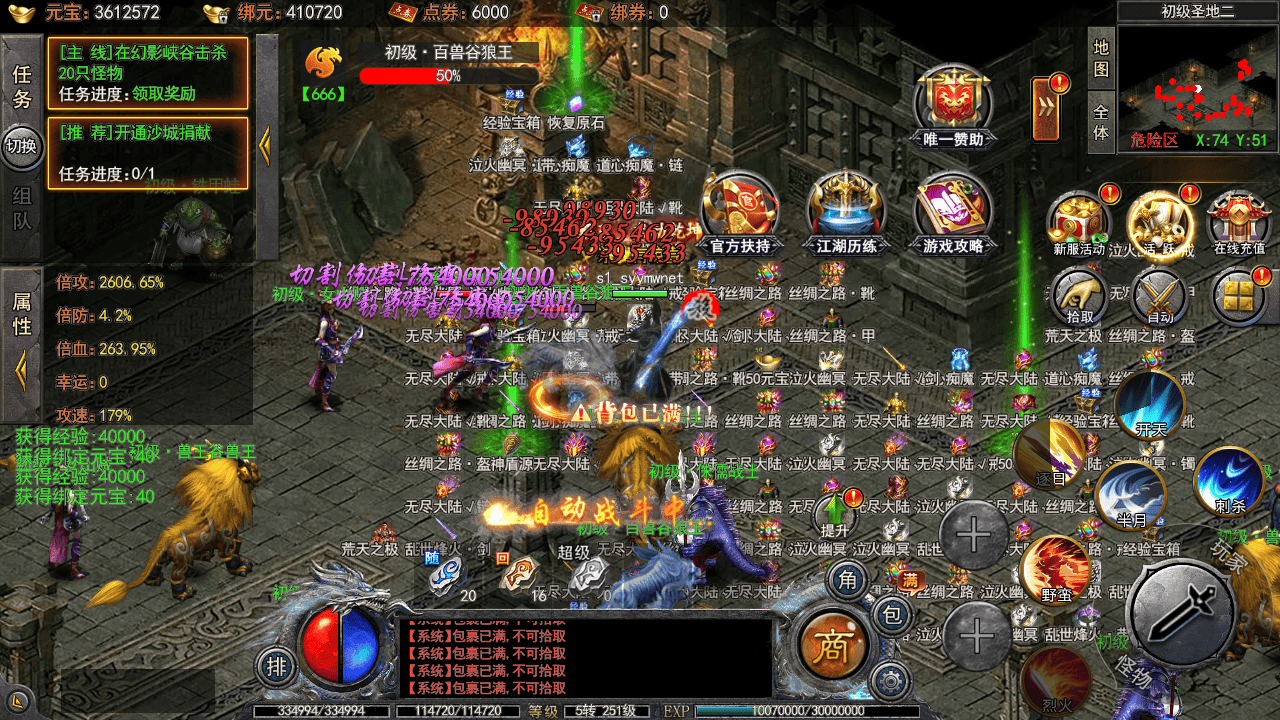Trigger the 刺杀 skill

coord(1229,480)
